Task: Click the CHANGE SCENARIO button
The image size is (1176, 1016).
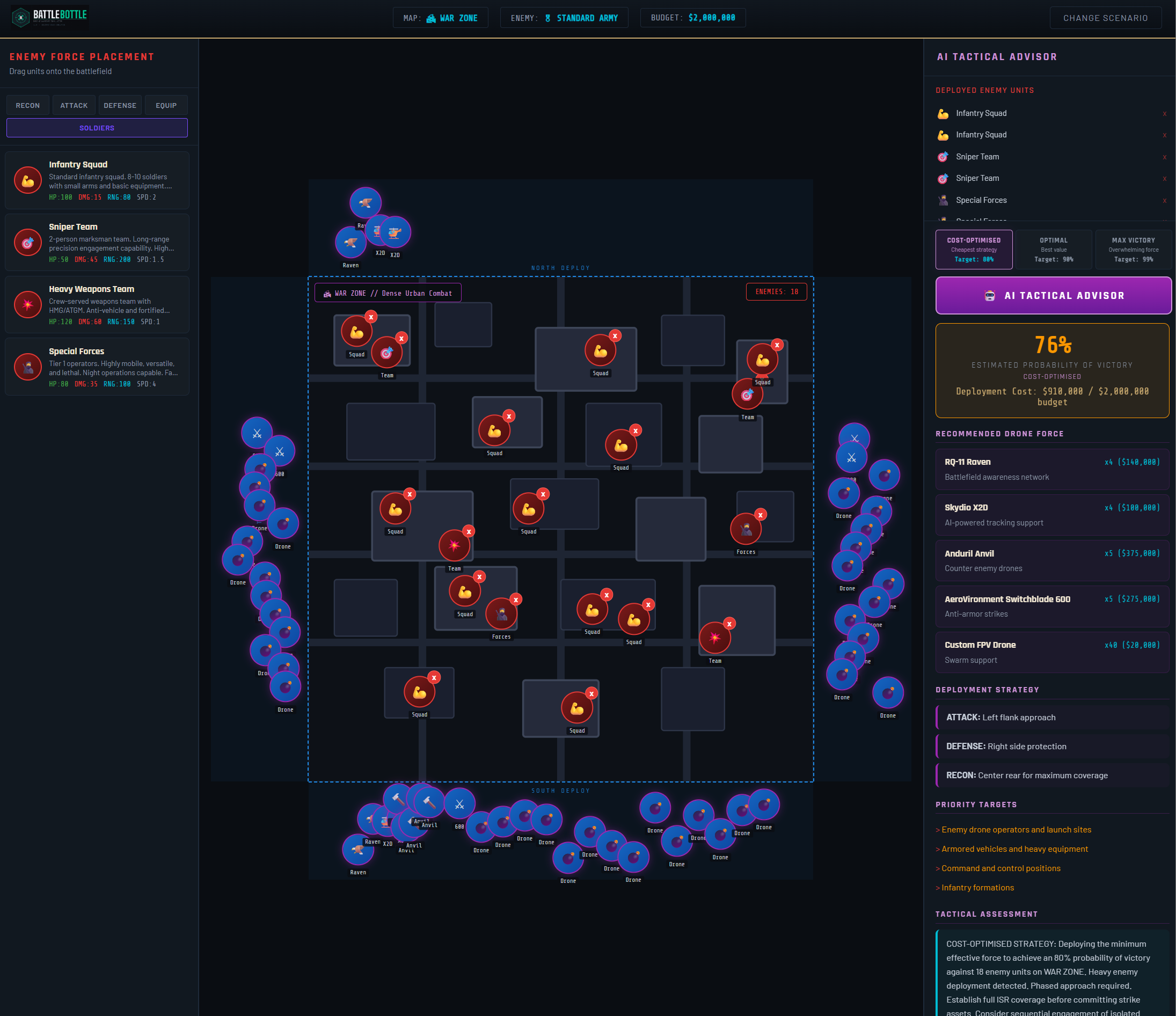Action: (1105, 18)
